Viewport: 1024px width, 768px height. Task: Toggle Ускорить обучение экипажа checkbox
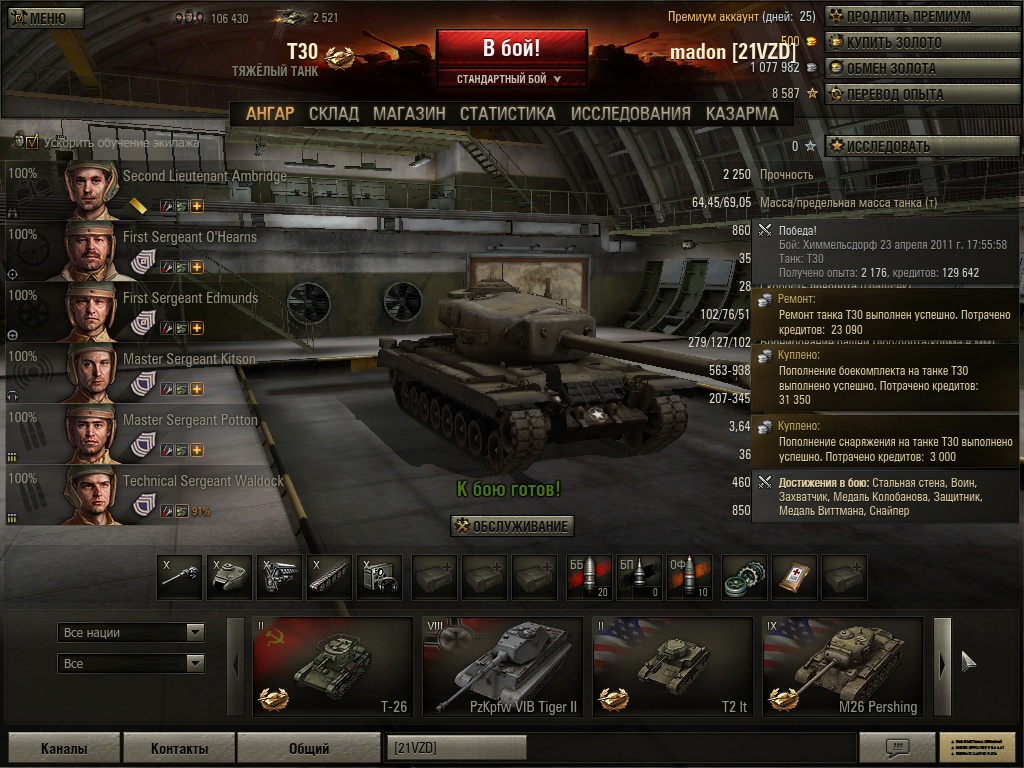tap(32, 142)
